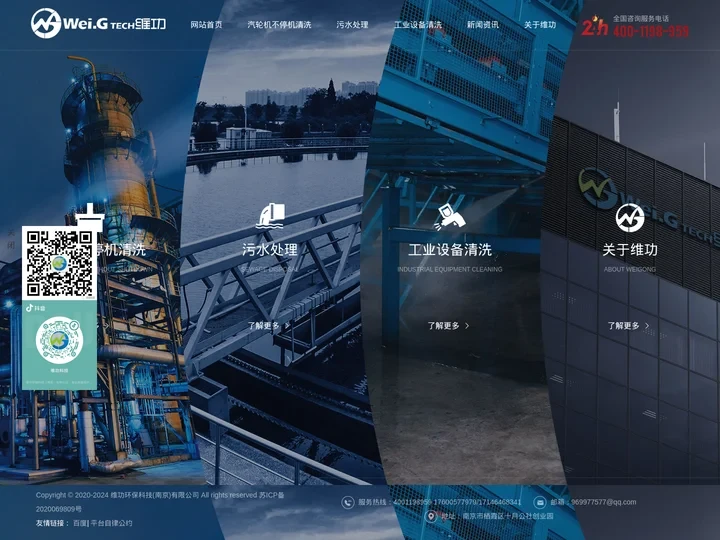Open 工业设备清洗 in the top navigation
The height and width of the screenshot is (540, 720).
(418, 25)
